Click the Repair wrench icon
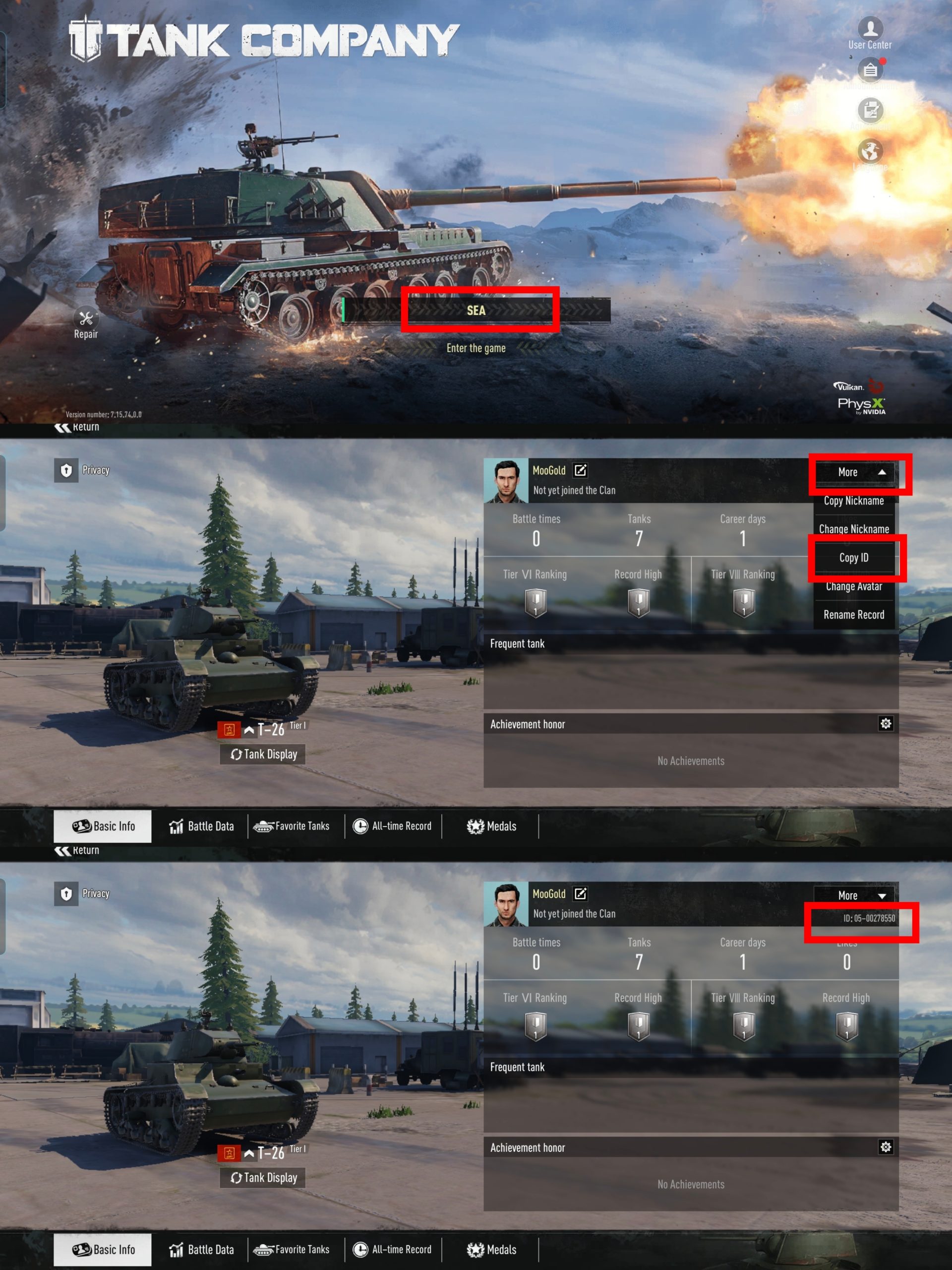Image resolution: width=952 pixels, height=1270 pixels. (x=86, y=317)
